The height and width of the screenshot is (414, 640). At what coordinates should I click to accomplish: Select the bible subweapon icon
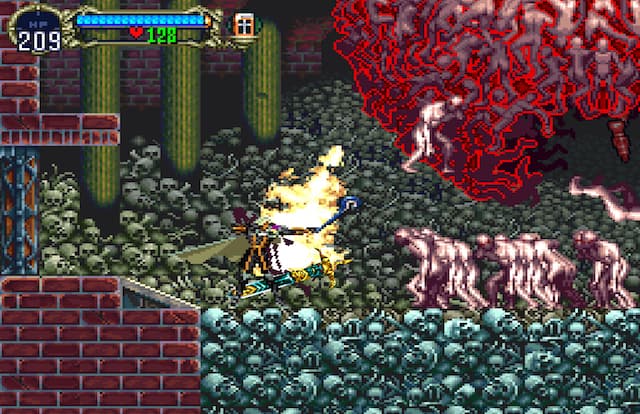tap(243, 25)
